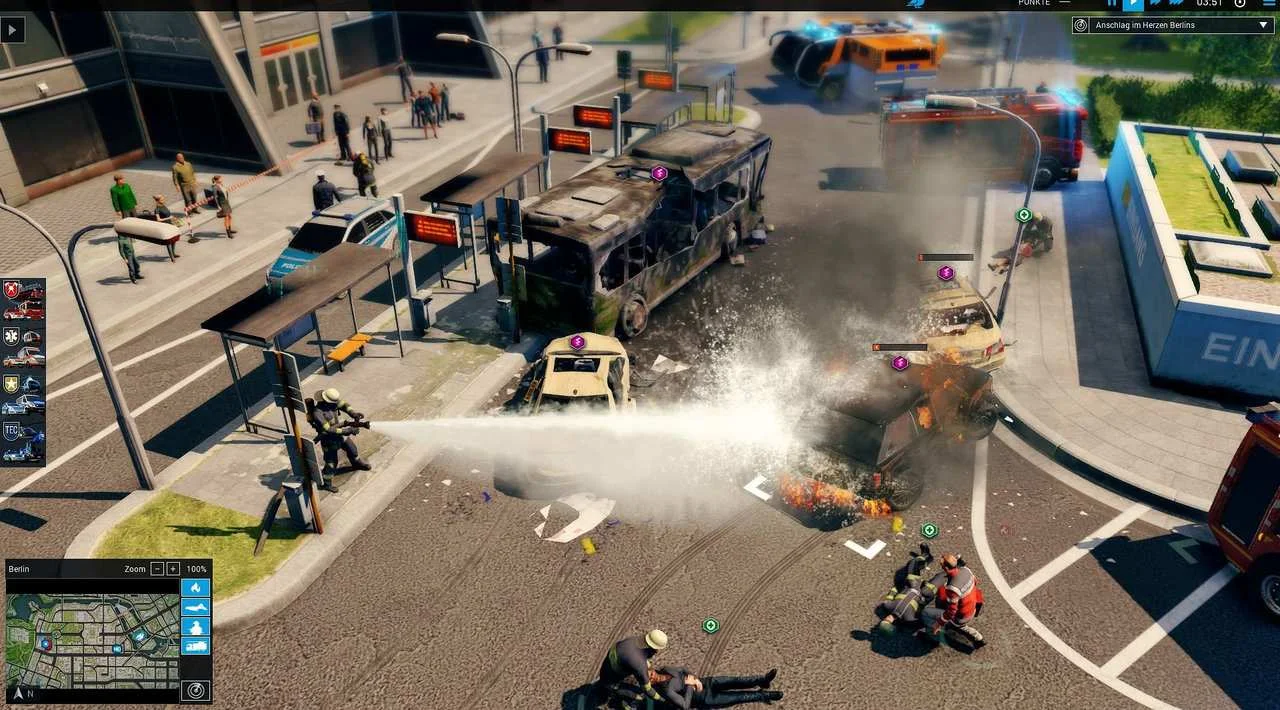Pause the game with the pause button
1280x710 pixels.
(x=1112, y=3)
